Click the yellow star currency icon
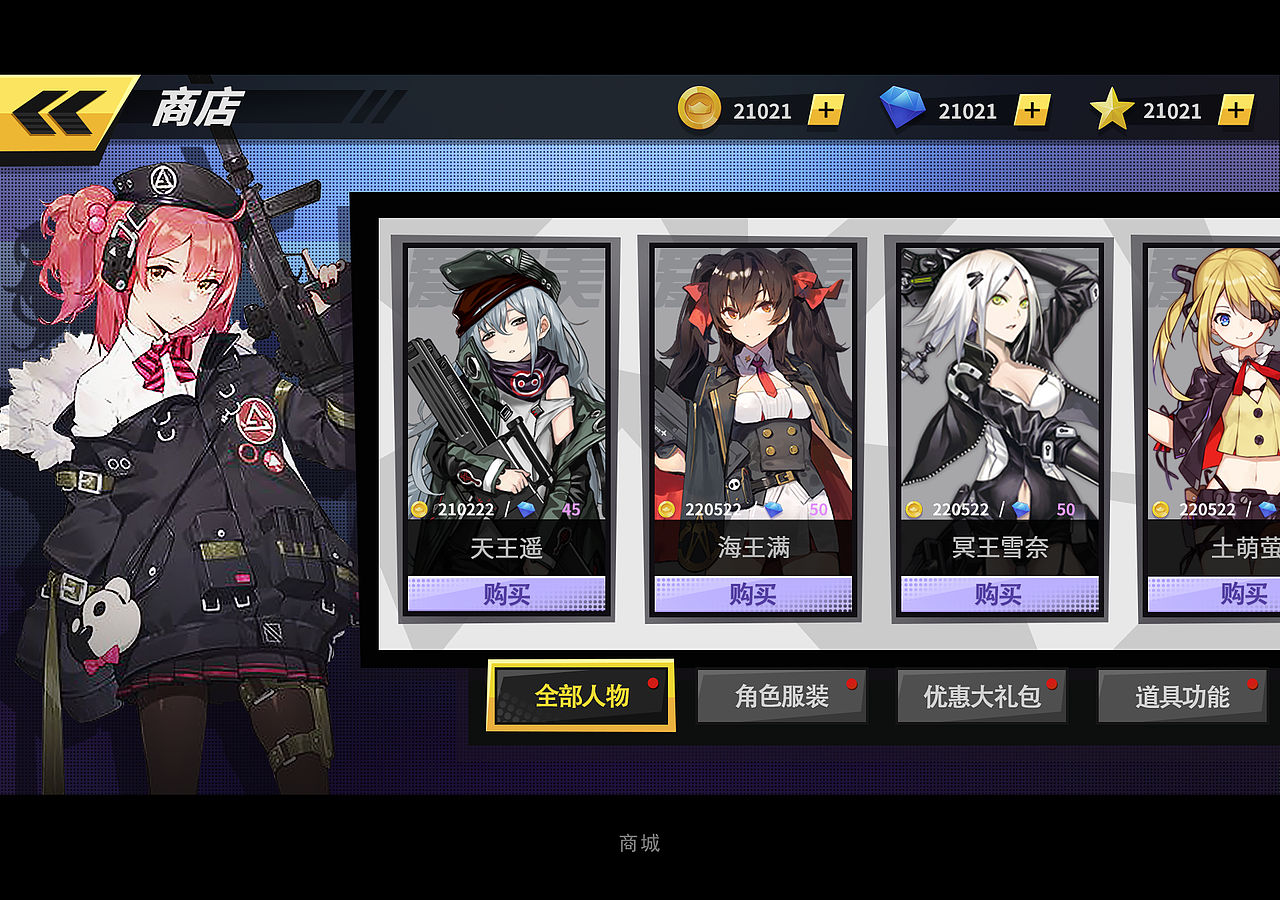This screenshot has width=1280, height=900. (x=1110, y=110)
